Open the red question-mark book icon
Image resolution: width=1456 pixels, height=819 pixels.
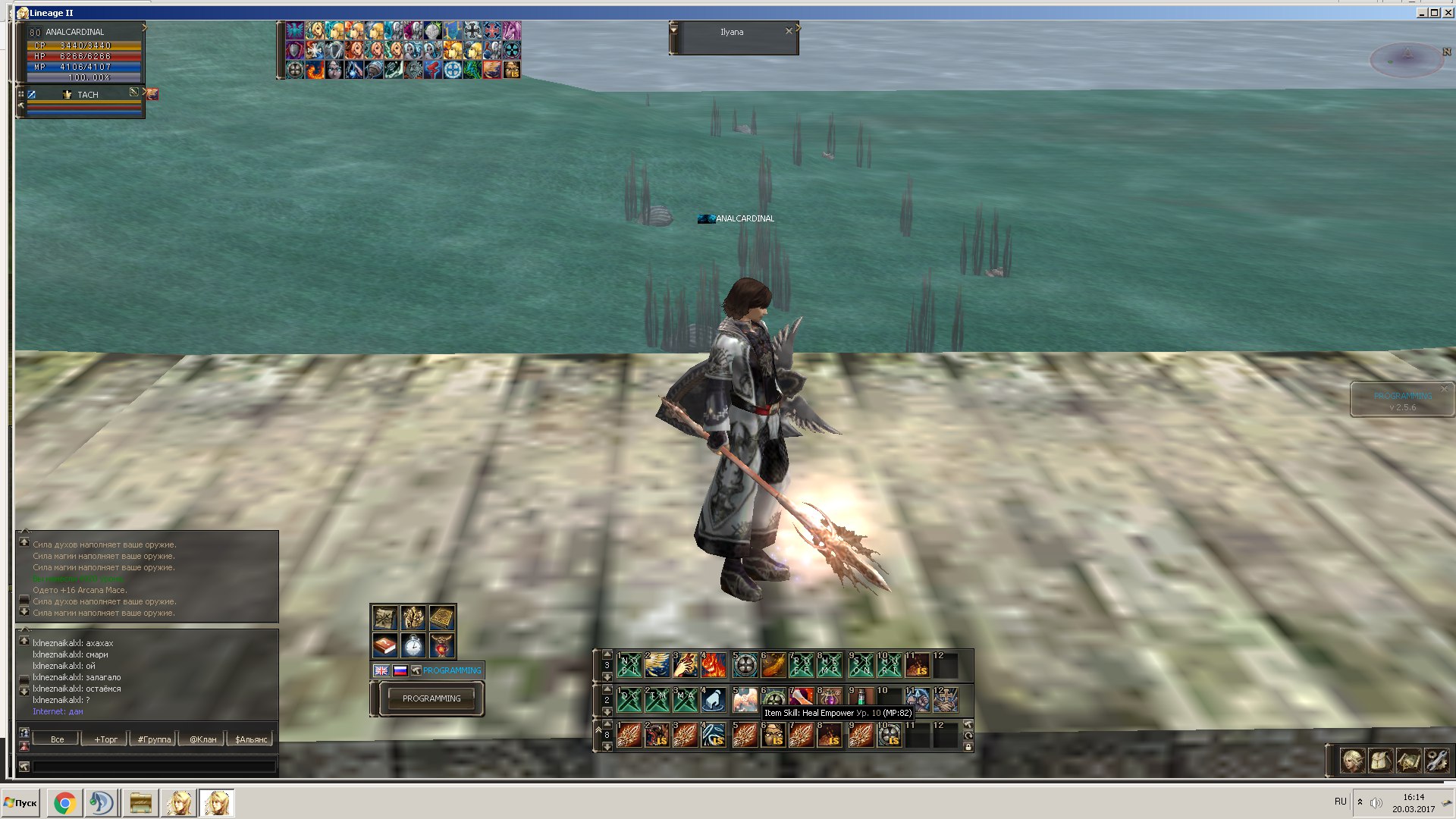pos(385,645)
